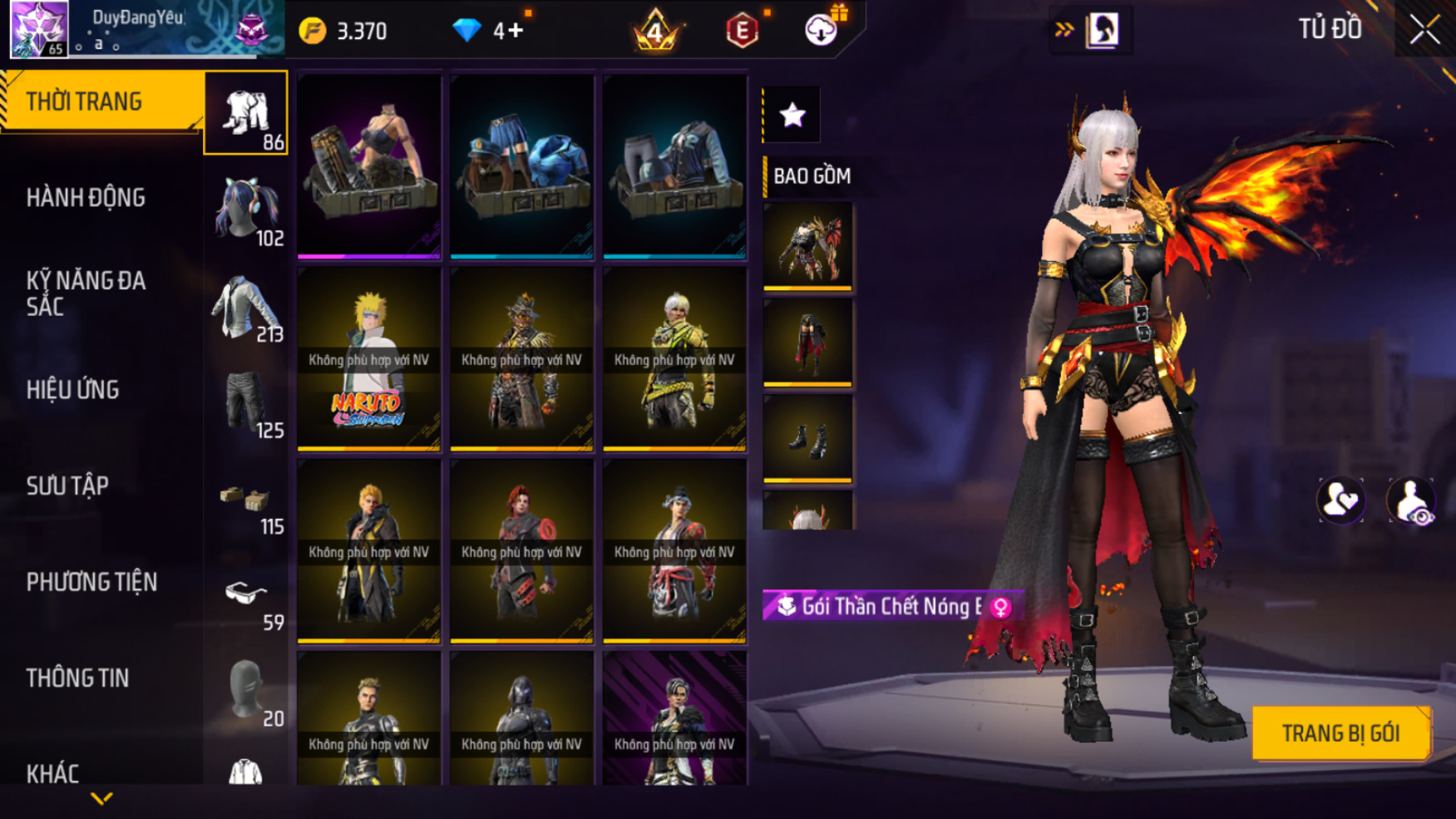Image resolution: width=1456 pixels, height=819 pixels.
Task: Close the wardrobe with the X button
Action: click(1424, 30)
